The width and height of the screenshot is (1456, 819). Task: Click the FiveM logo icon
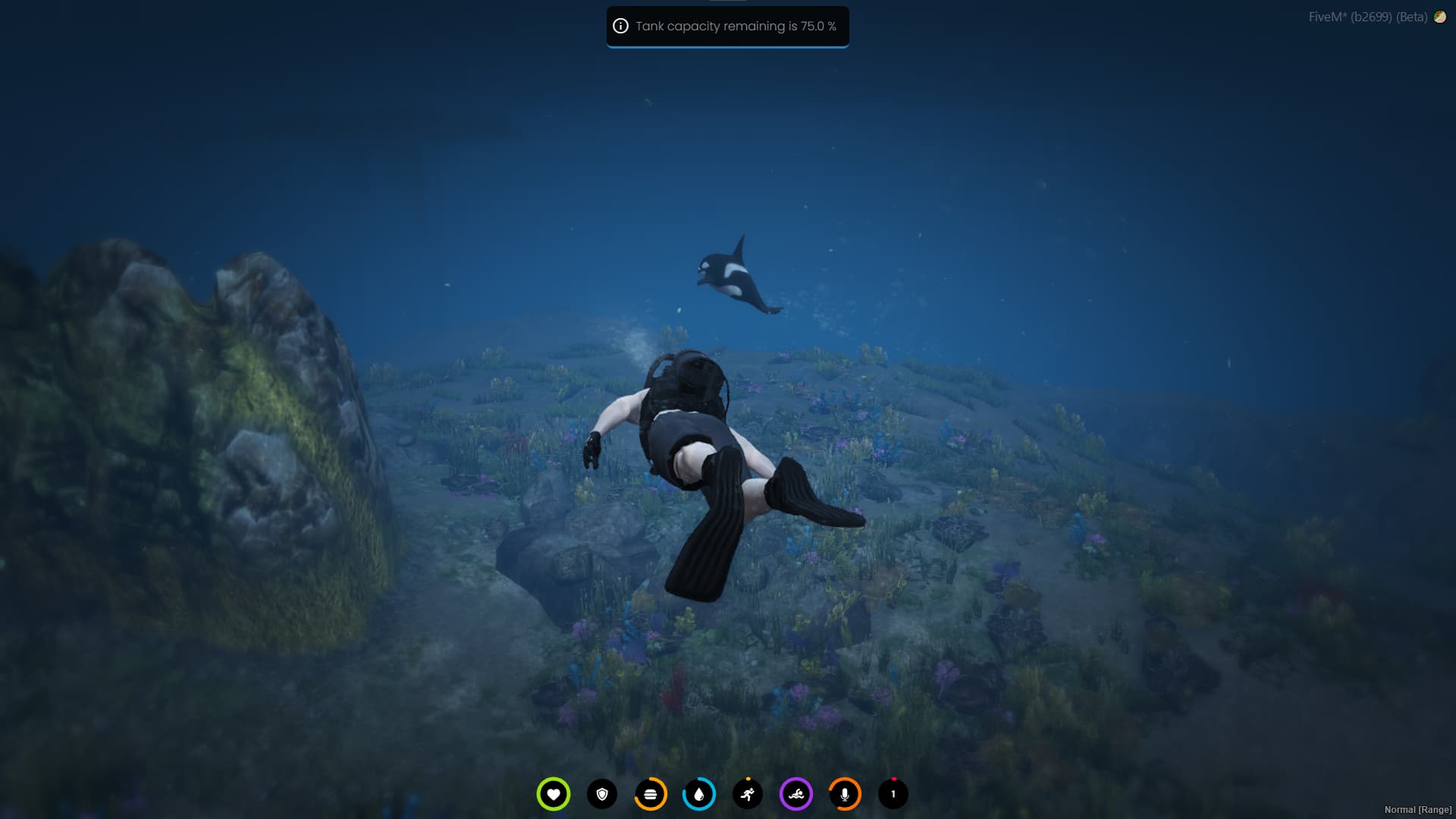tap(1439, 17)
